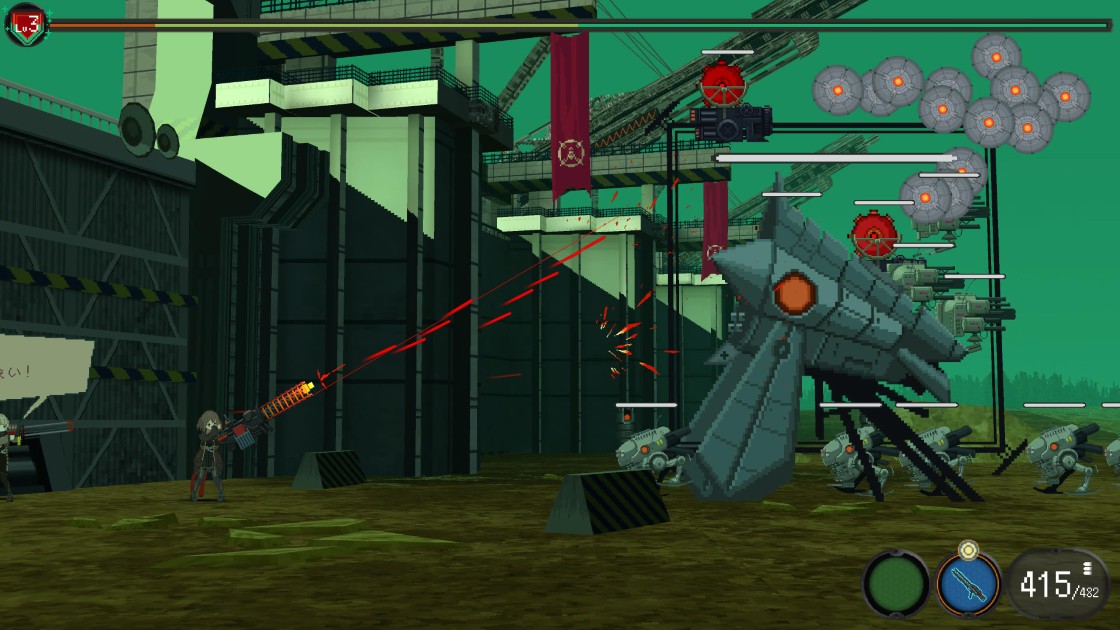Select the blue machine gun weapon slot

[968, 583]
